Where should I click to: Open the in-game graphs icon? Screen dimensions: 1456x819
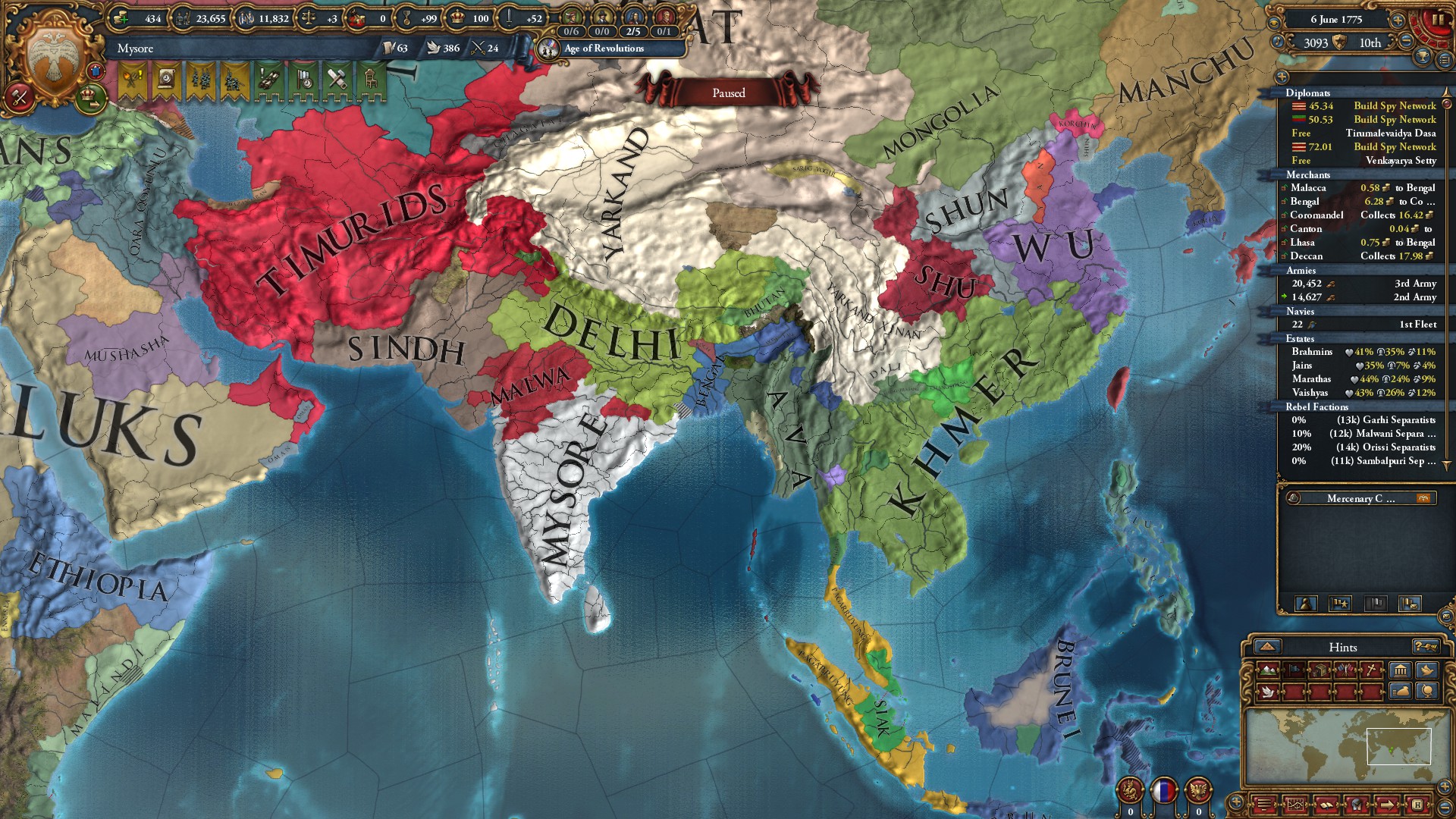pos(1295,805)
